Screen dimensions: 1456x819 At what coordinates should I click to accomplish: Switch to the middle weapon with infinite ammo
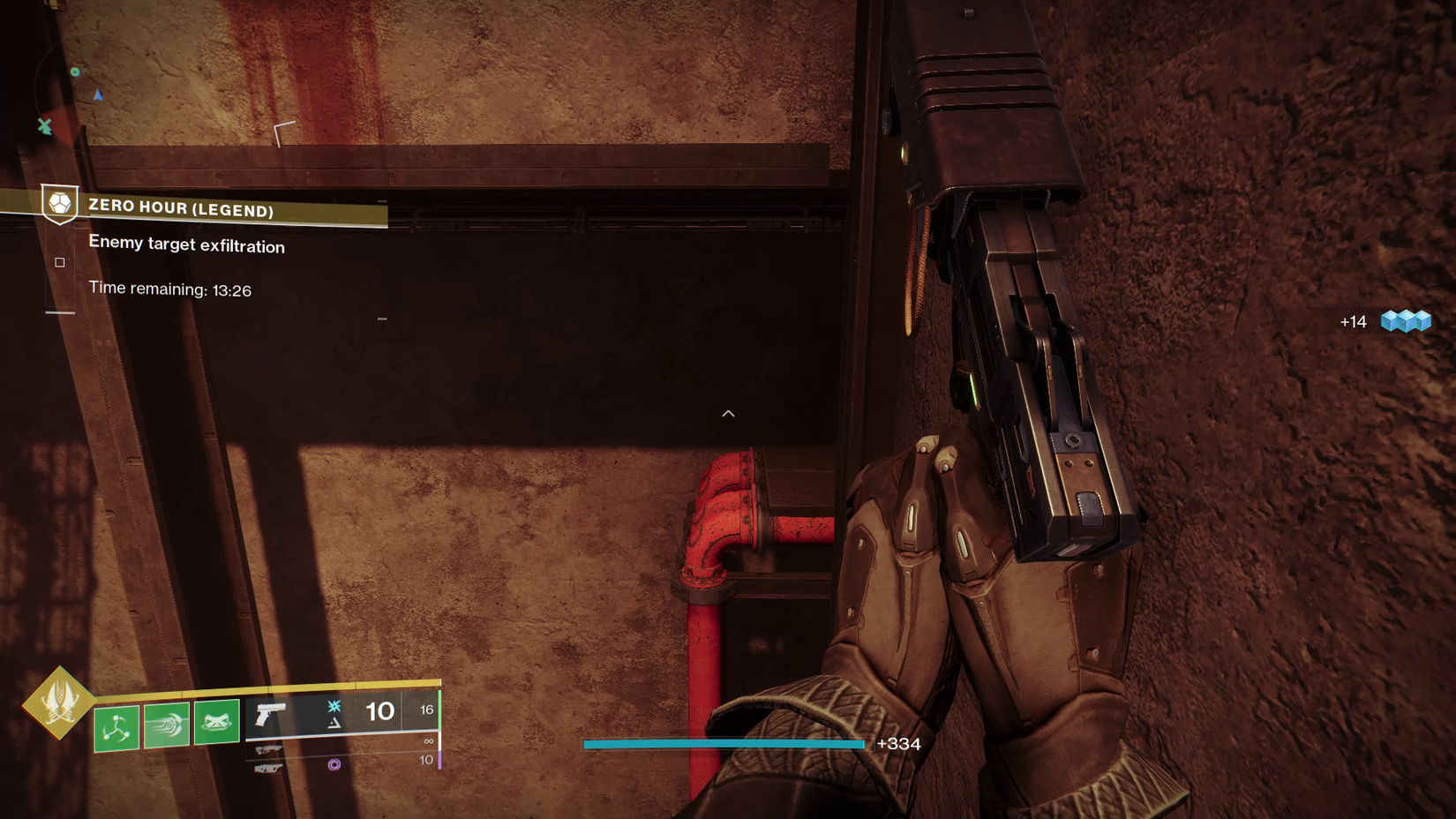click(x=269, y=750)
